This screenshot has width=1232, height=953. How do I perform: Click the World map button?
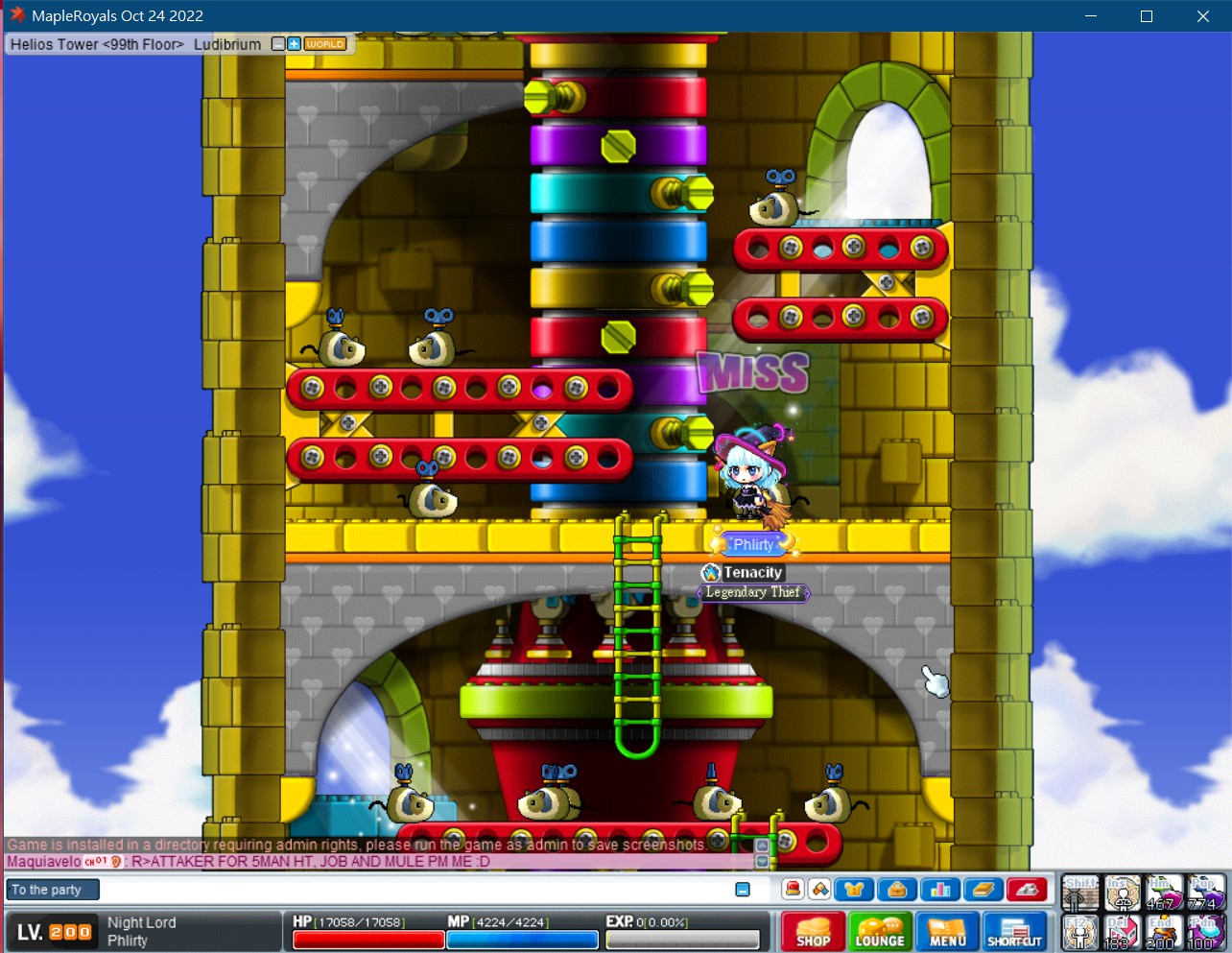pos(325,44)
